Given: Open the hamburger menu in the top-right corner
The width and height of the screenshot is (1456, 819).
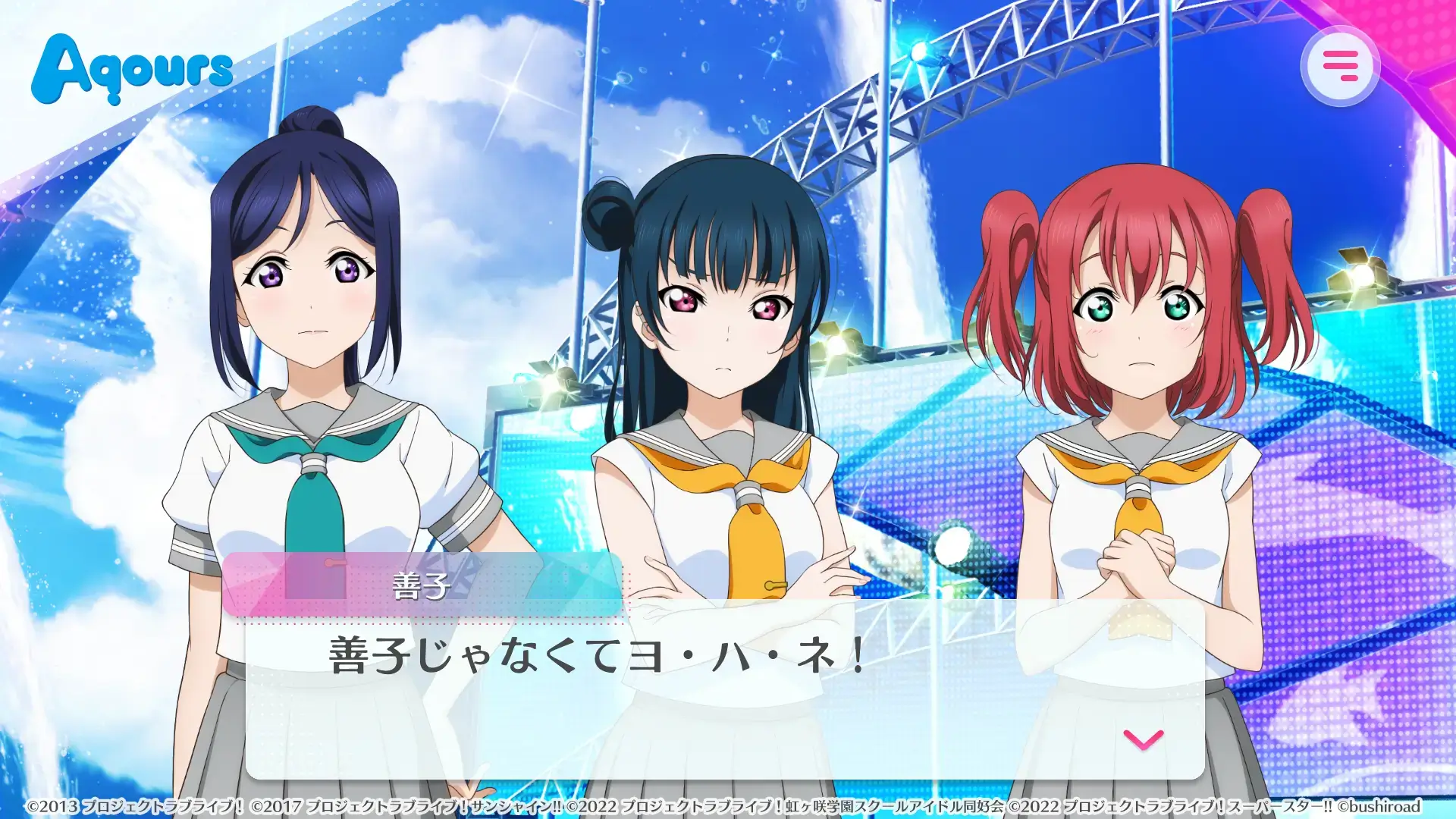Looking at the screenshot, I should click(1339, 65).
